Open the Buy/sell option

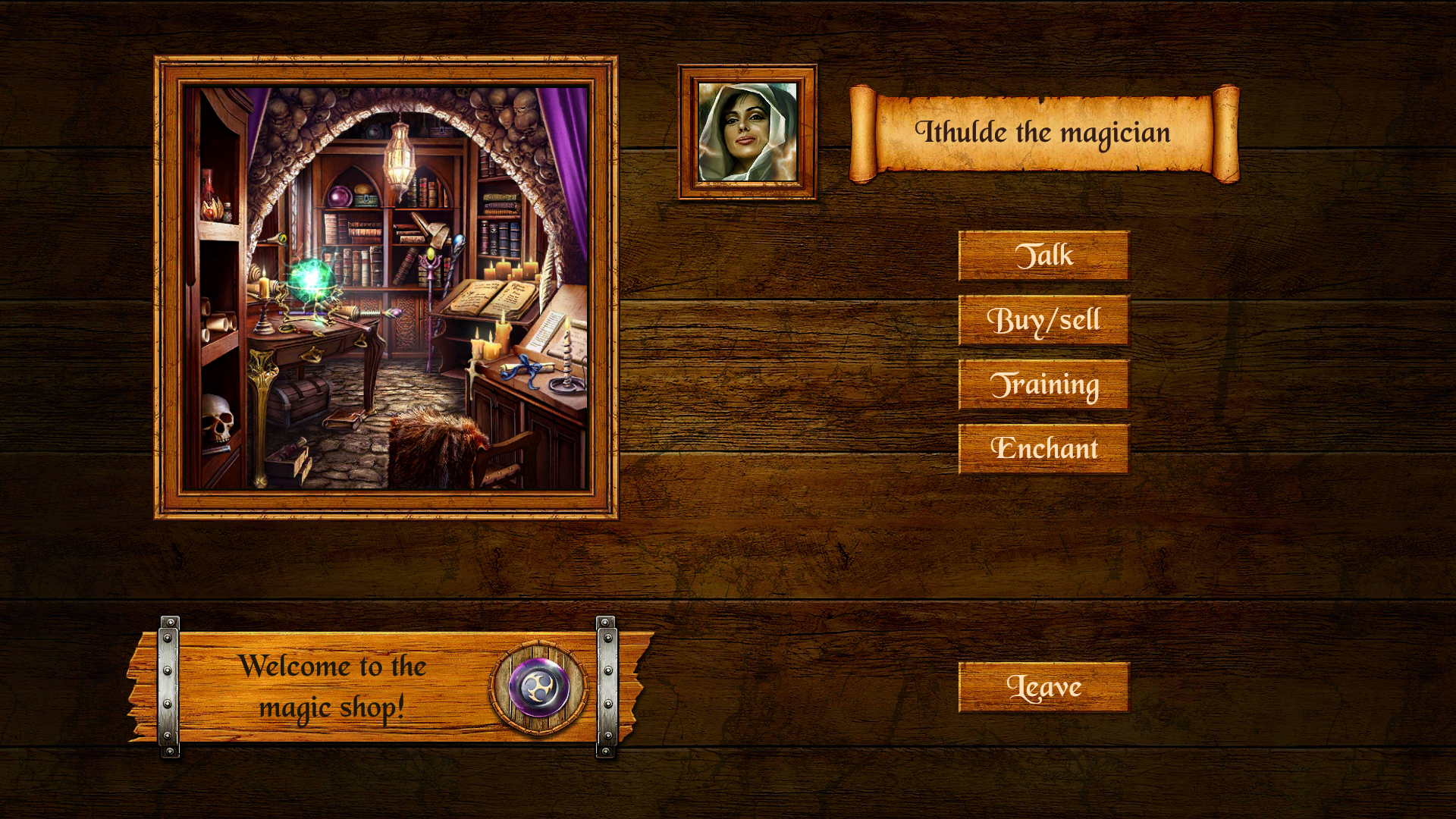1044,319
